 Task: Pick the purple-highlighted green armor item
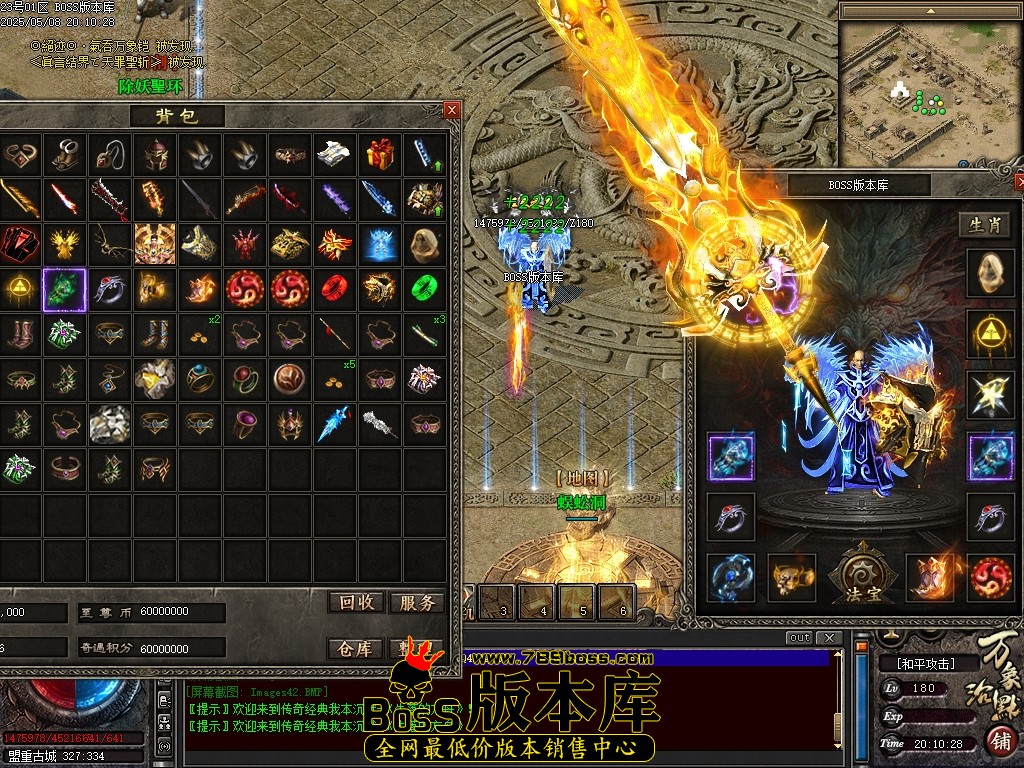pos(65,289)
